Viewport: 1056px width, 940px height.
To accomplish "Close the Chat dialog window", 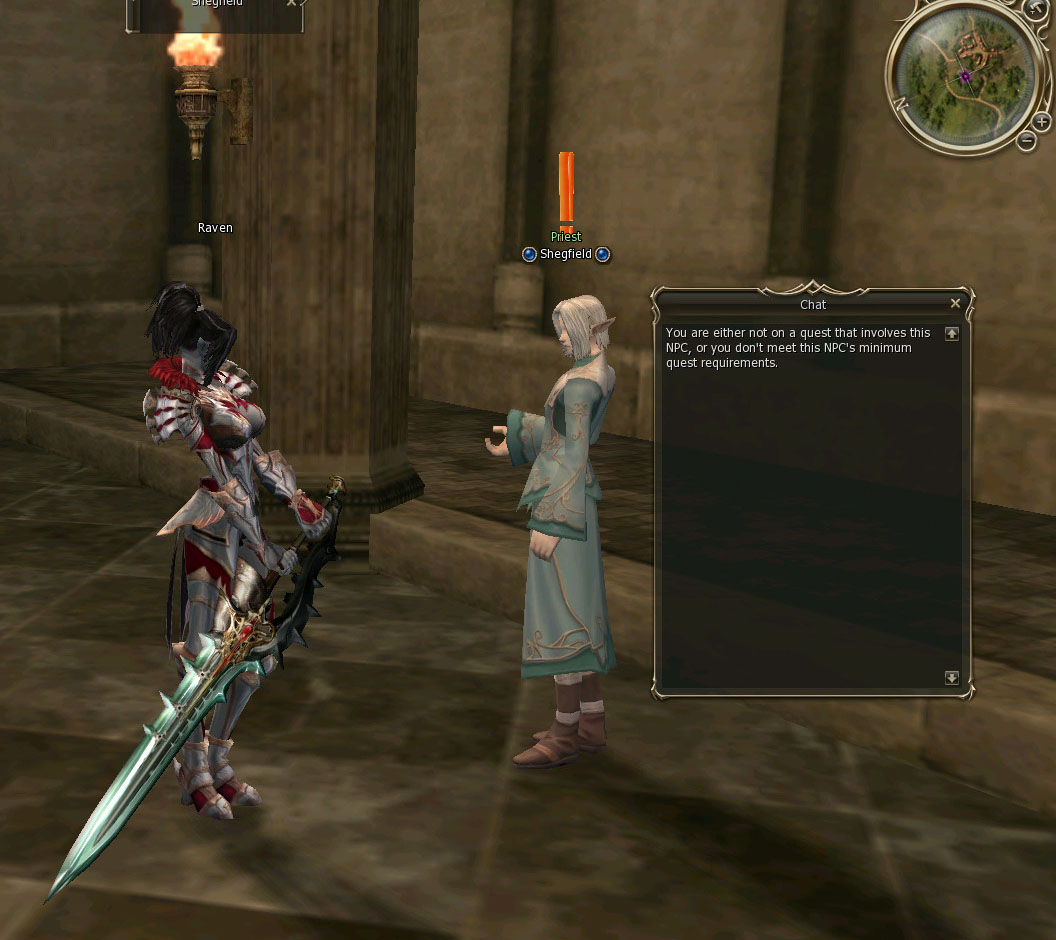I will click(x=955, y=304).
